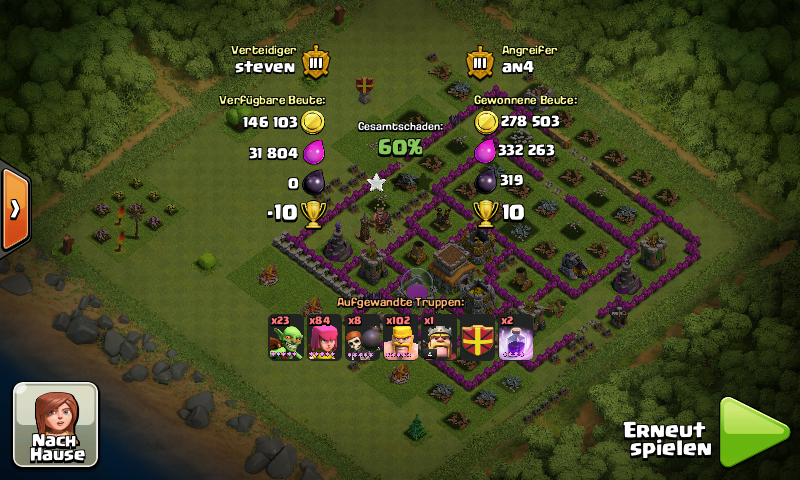This screenshot has width=800, height=480.
Task: Select the barbarian troop icon
Action: (400, 338)
